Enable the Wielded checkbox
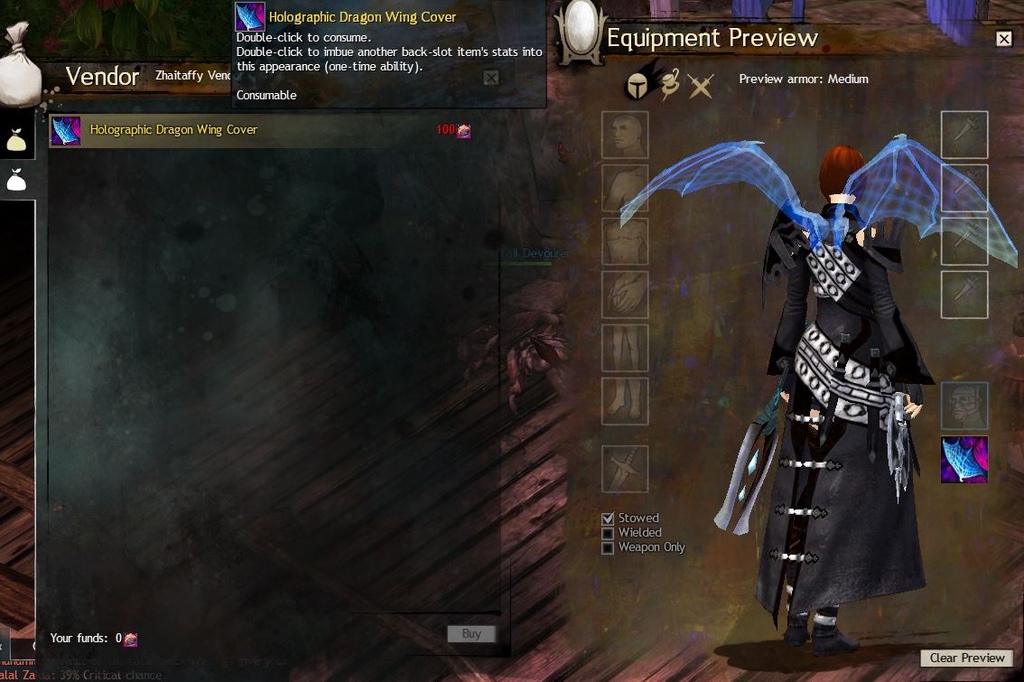The height and width of the screenshot is (682, 1024). point(607,533)
